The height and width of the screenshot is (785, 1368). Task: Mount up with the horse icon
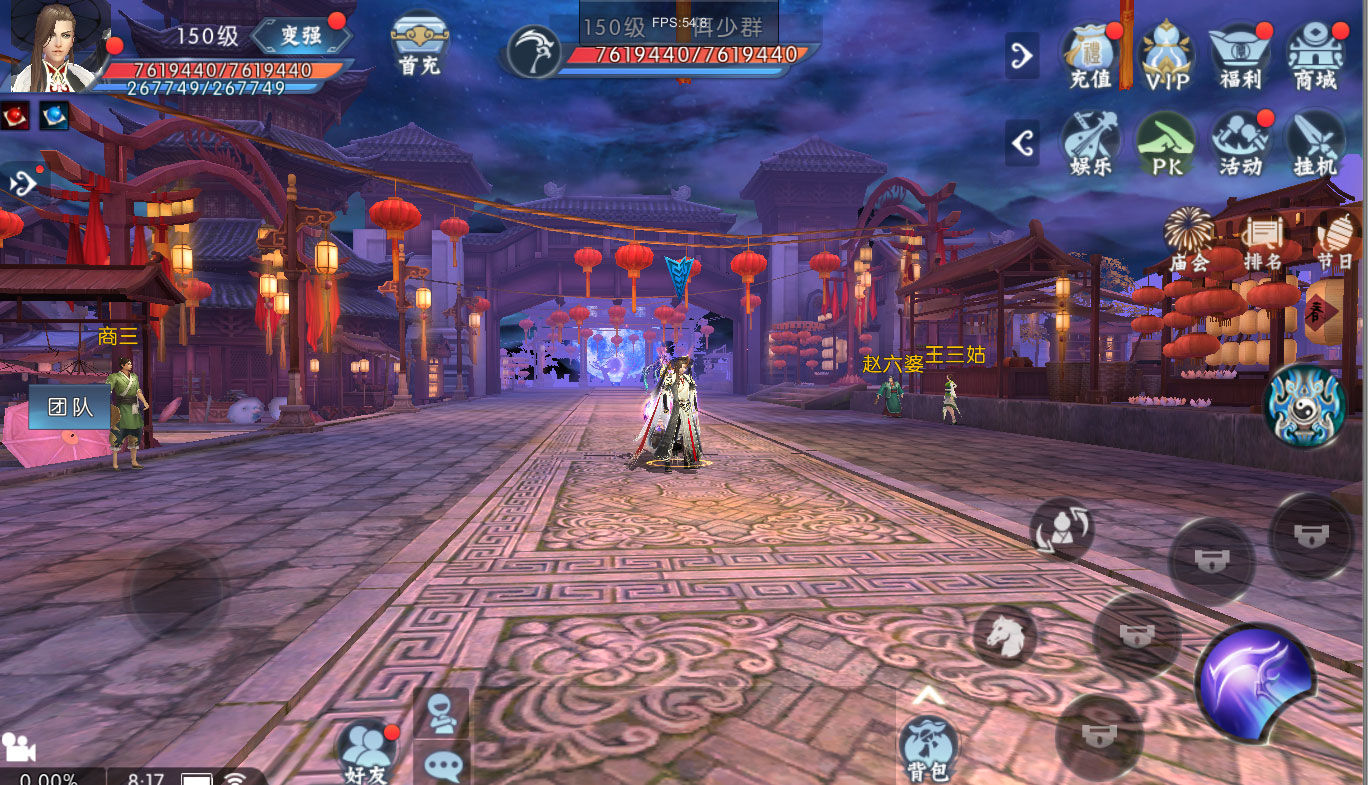pos(1005,635)
